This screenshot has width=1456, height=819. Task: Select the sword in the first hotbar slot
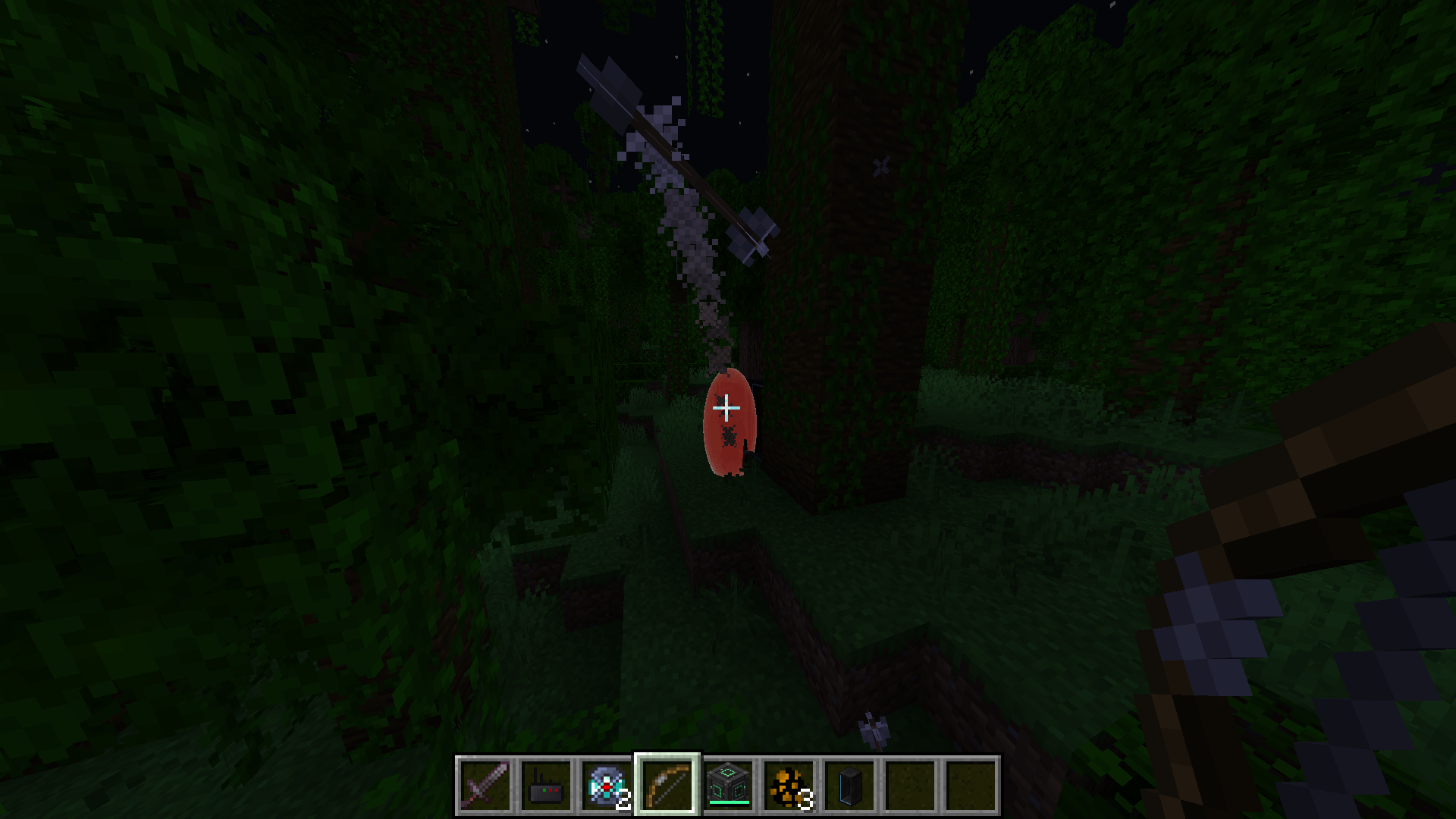[485, 785]
